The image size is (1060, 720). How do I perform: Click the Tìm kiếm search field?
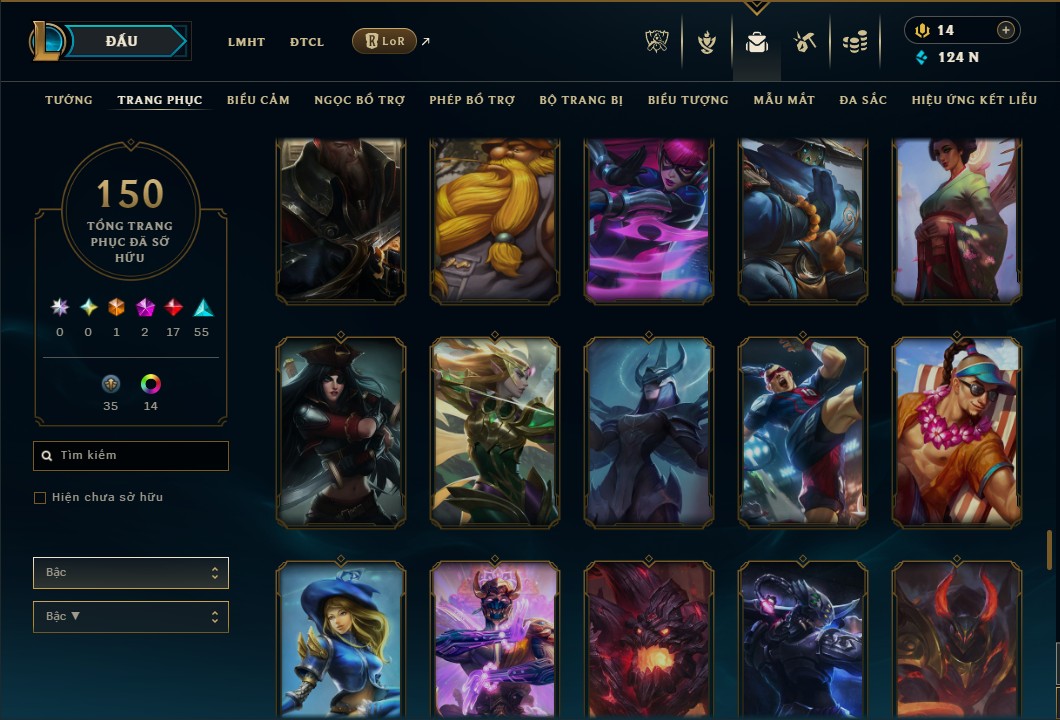pyautogui.click(x=131, y=456)
